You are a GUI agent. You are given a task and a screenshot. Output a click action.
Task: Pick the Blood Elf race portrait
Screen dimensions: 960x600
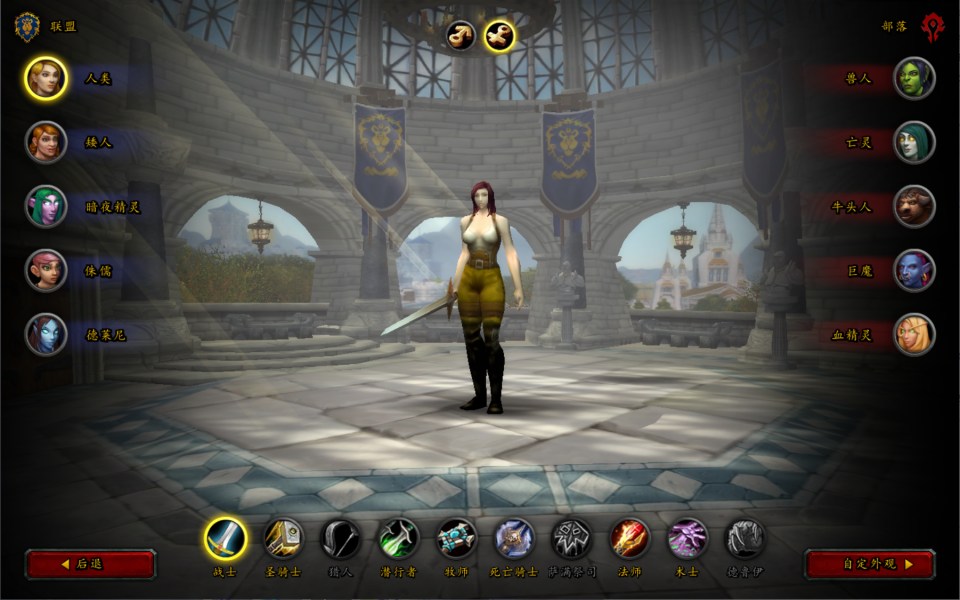click(x=914, y=334)
